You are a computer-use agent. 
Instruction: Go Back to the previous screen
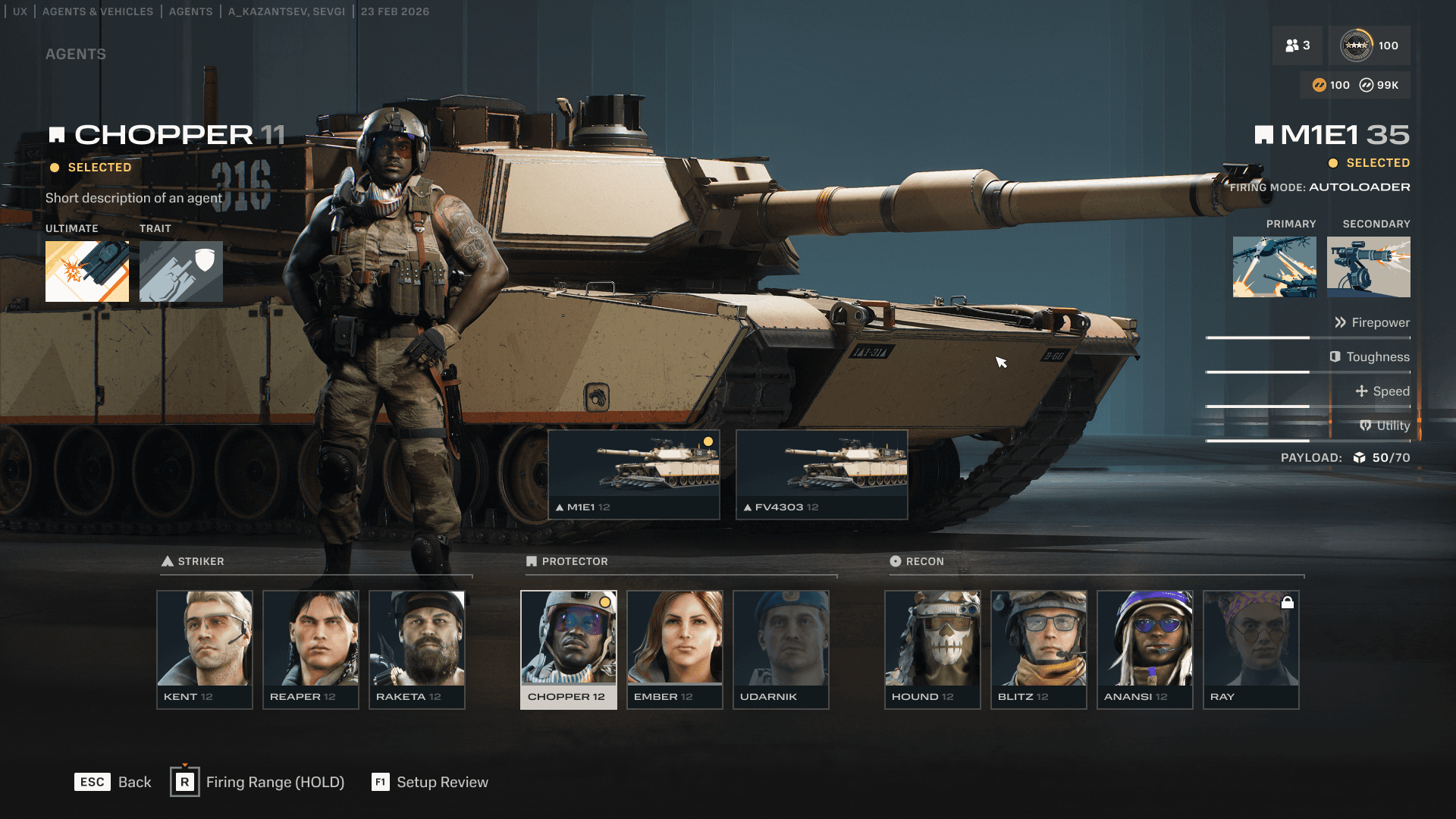113,782
